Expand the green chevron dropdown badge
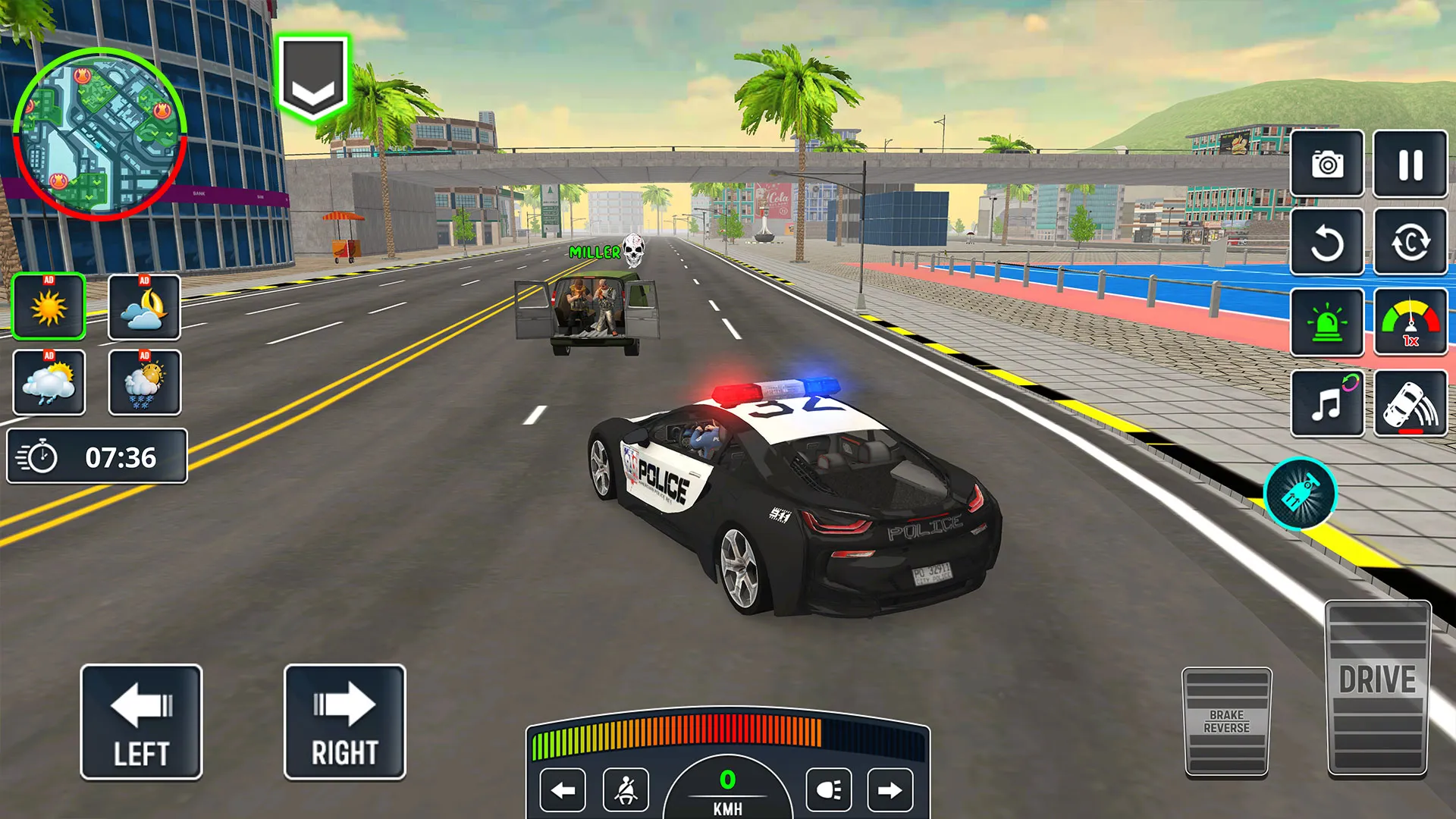The width and height of the screenshot is (1456, 819). 312,78
